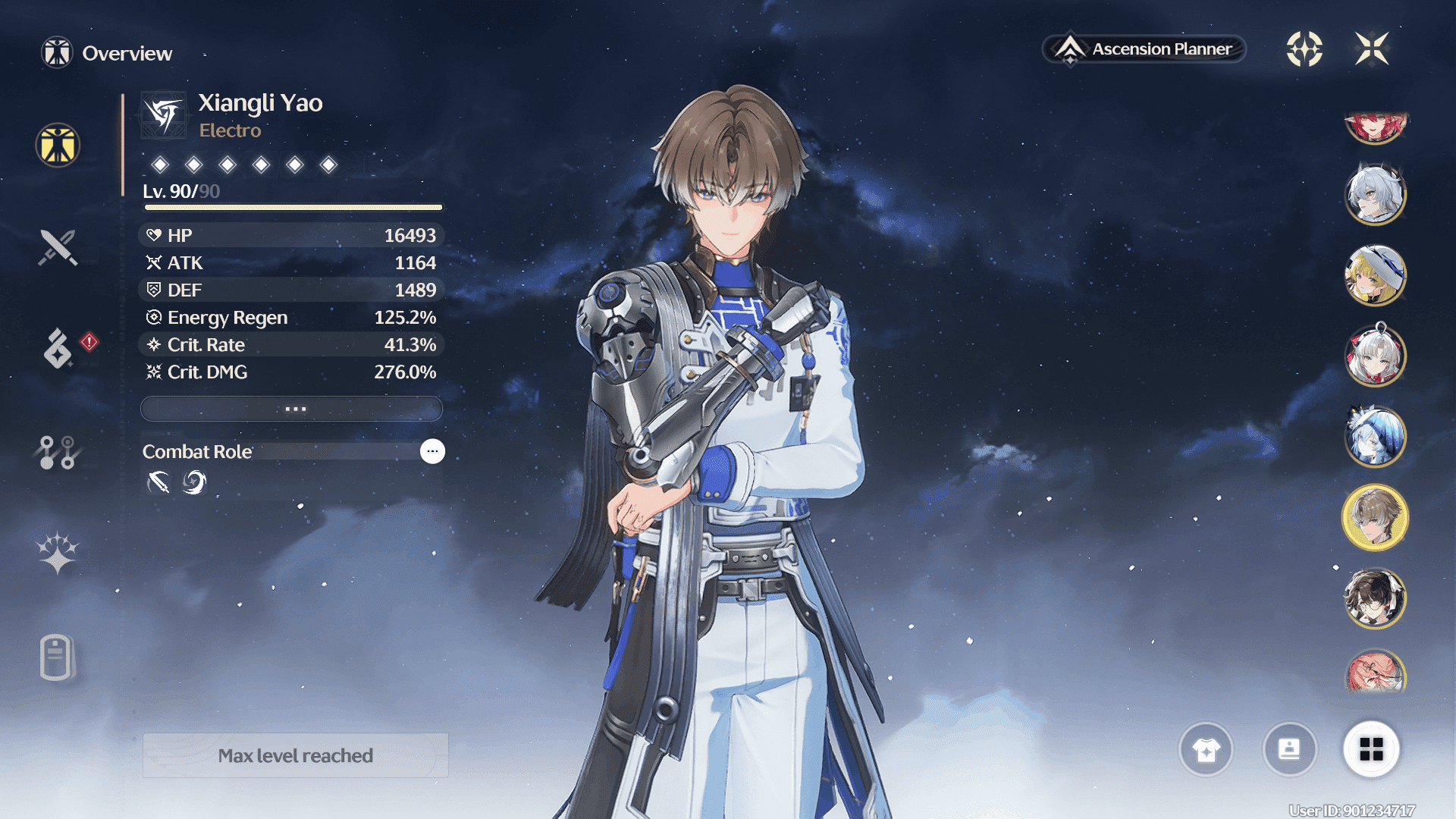
Task: Choose the blonde character with white hat
Action: click(x=1375, y=275)
